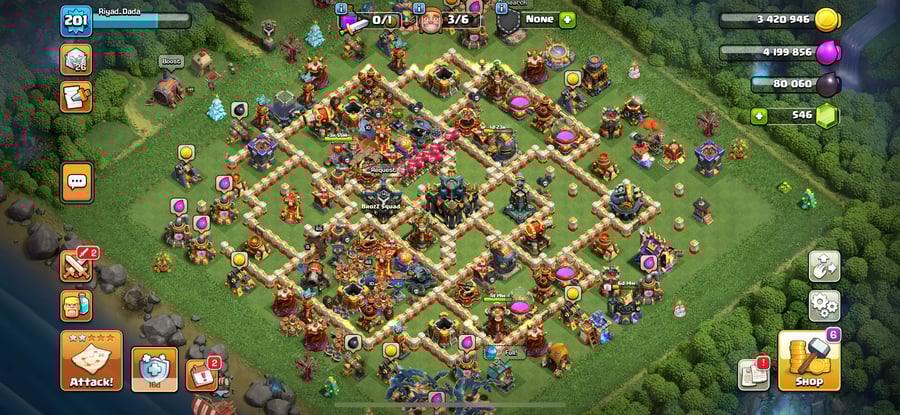The image size is (900, 415).
Task: Add a shield with the green plus next to None
Action: [x=567, y=20]
